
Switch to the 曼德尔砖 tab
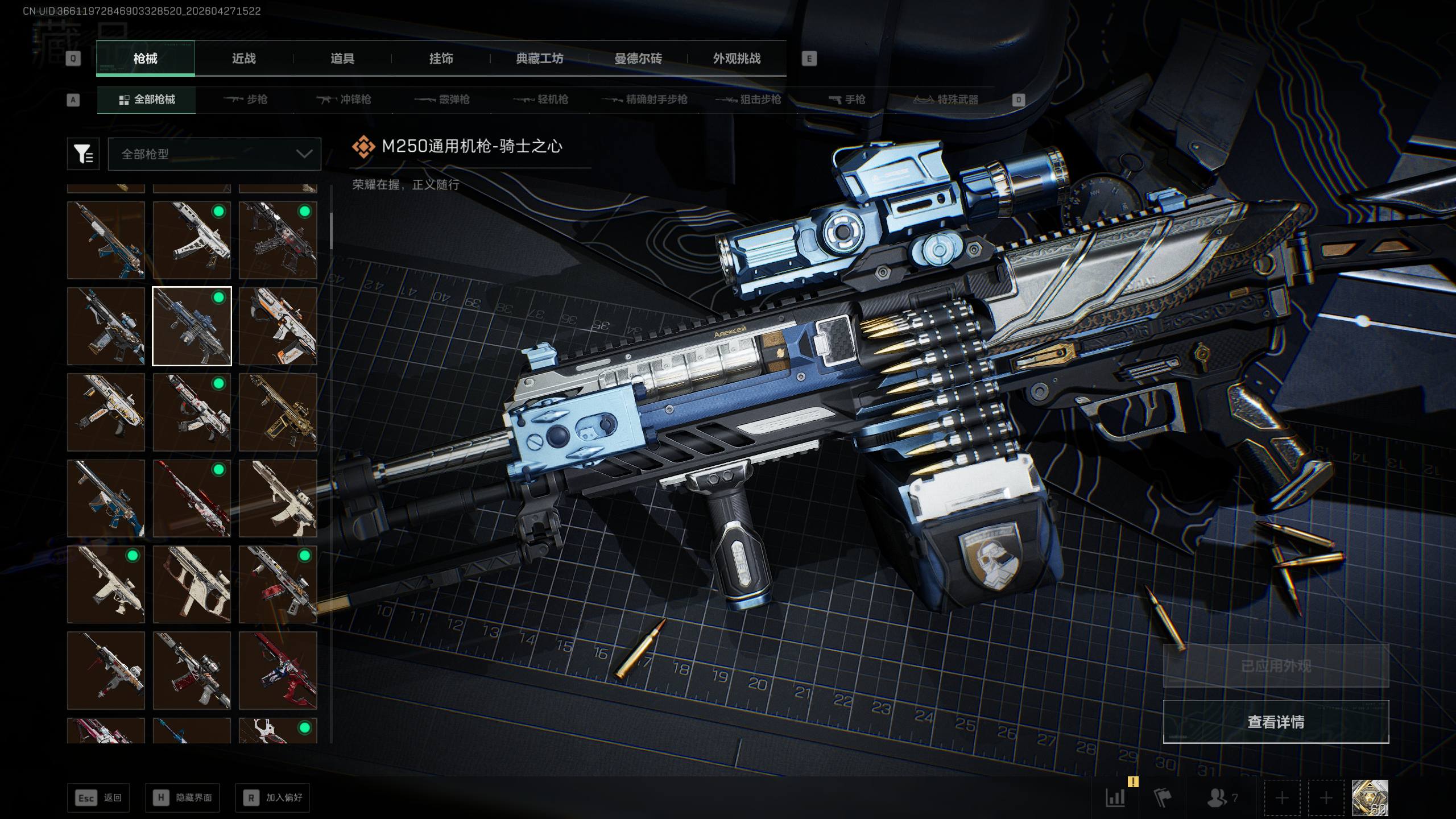point(638,58)
